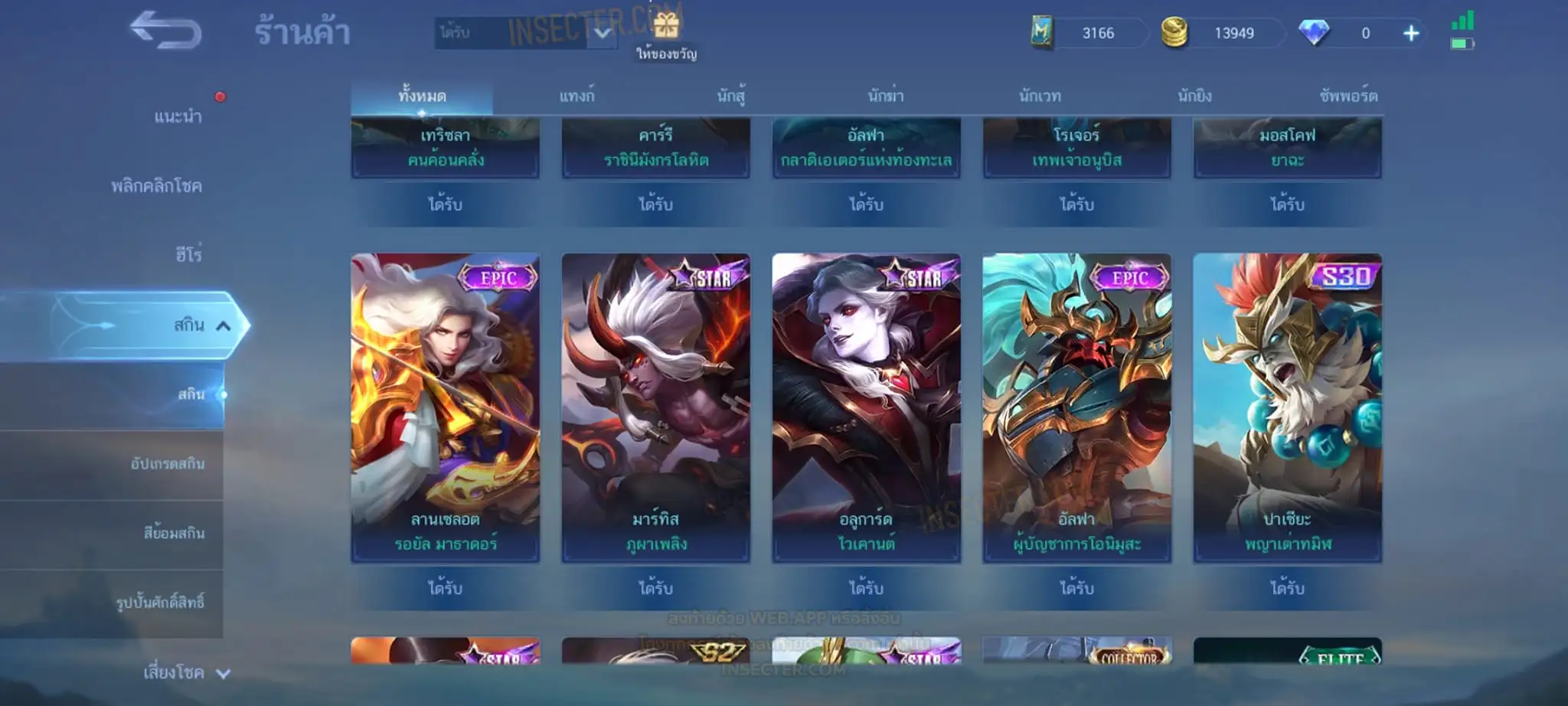Open the แนะนำ shop section

178,116
